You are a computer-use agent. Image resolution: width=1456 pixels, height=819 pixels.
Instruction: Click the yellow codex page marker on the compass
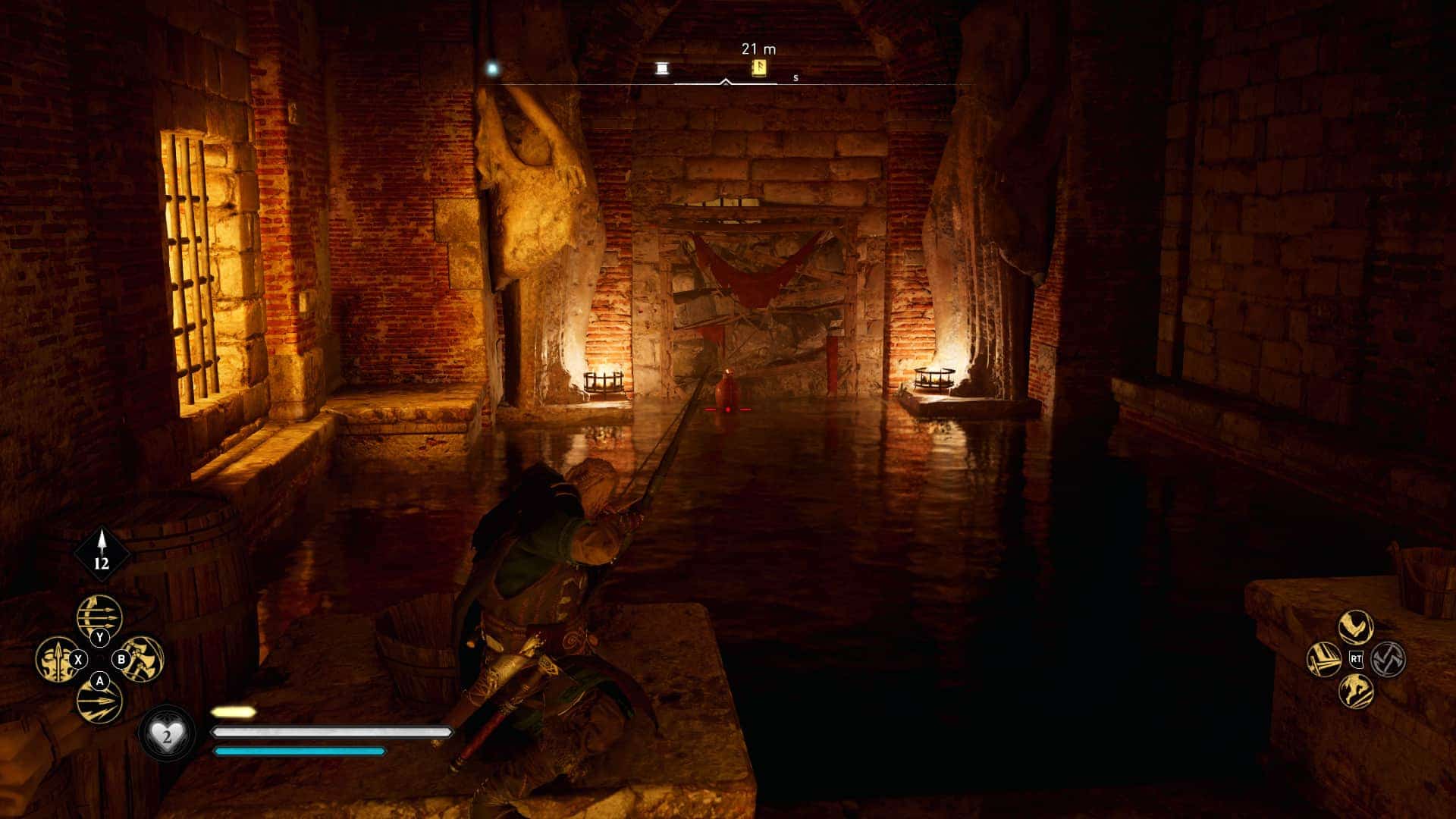758,68
